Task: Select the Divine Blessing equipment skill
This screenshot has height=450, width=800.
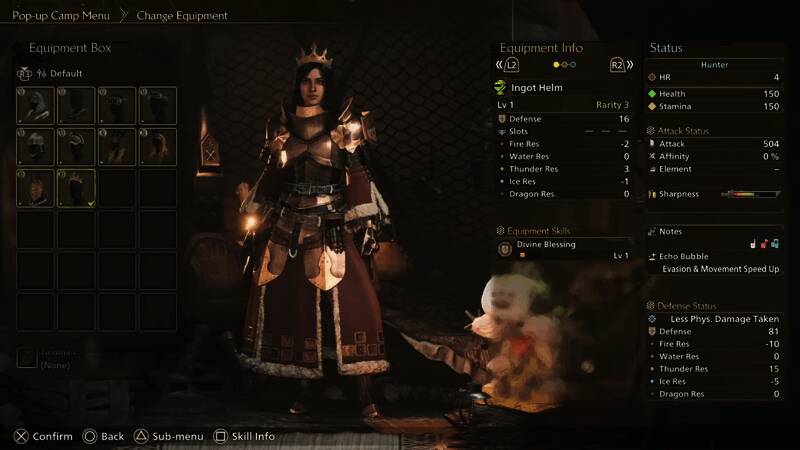Action: tap(546, 244)
